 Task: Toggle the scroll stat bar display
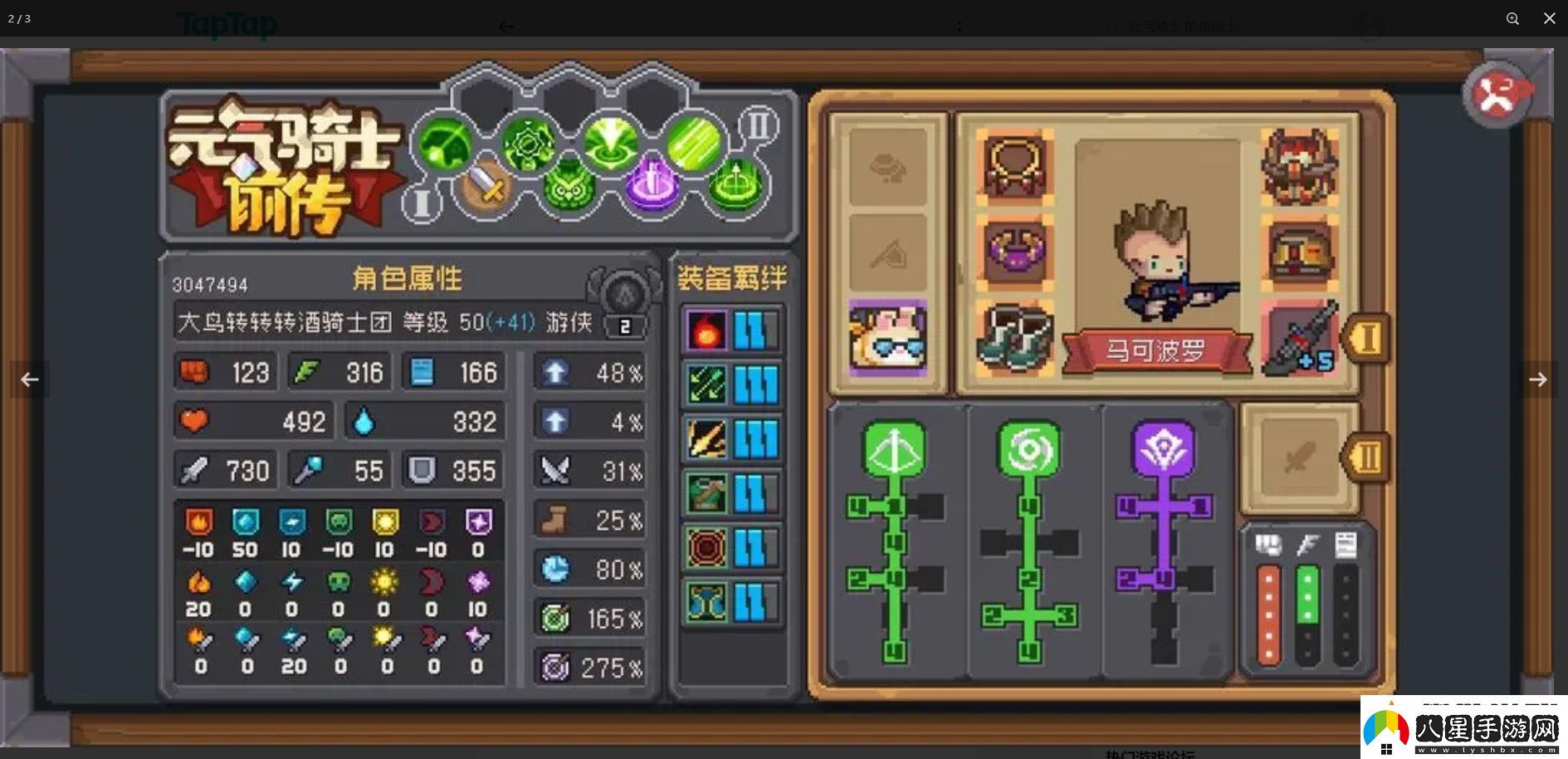pyautogui.click(x=1345, y=544)
